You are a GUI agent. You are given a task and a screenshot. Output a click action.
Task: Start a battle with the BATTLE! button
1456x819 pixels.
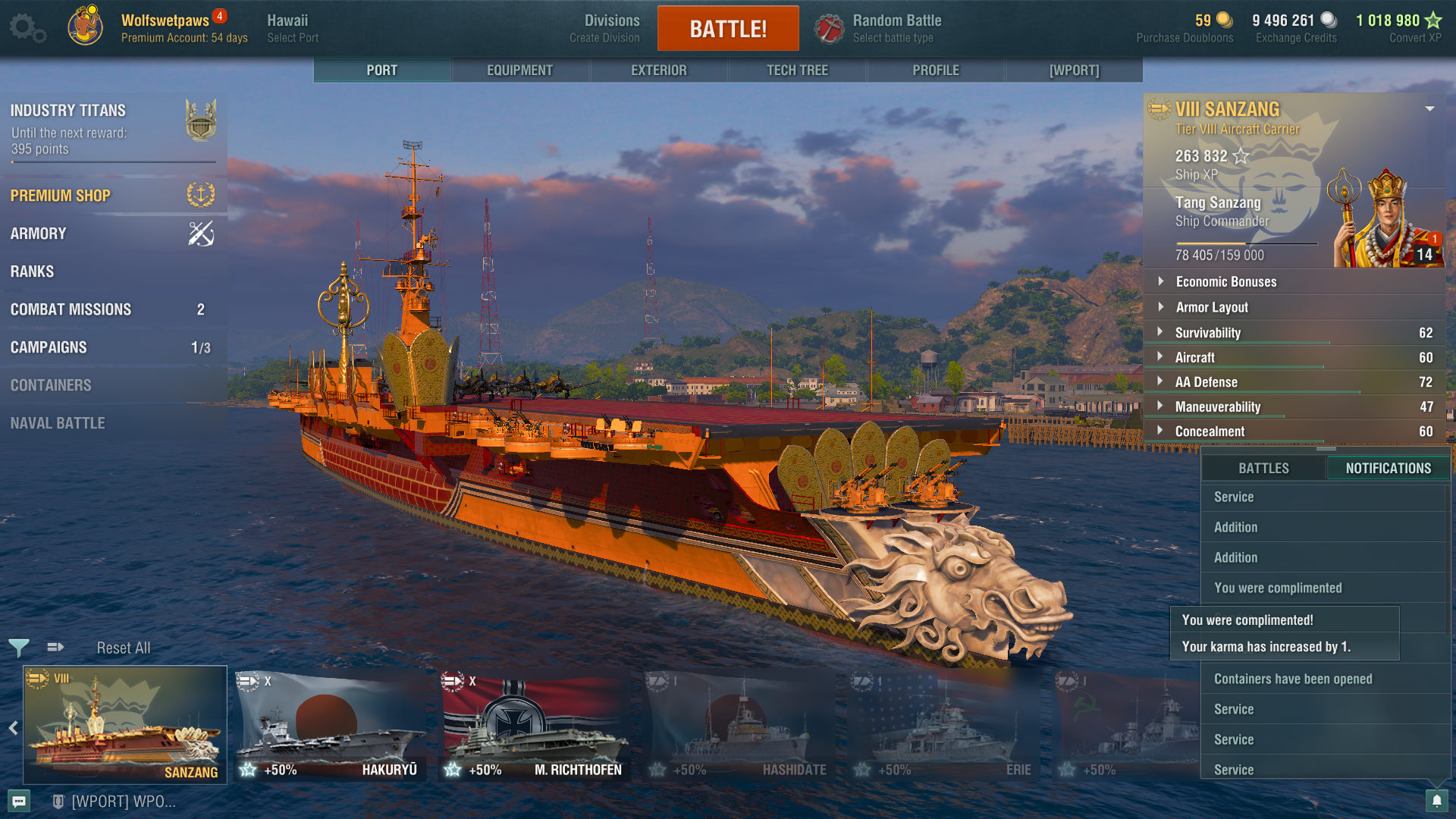727,29
